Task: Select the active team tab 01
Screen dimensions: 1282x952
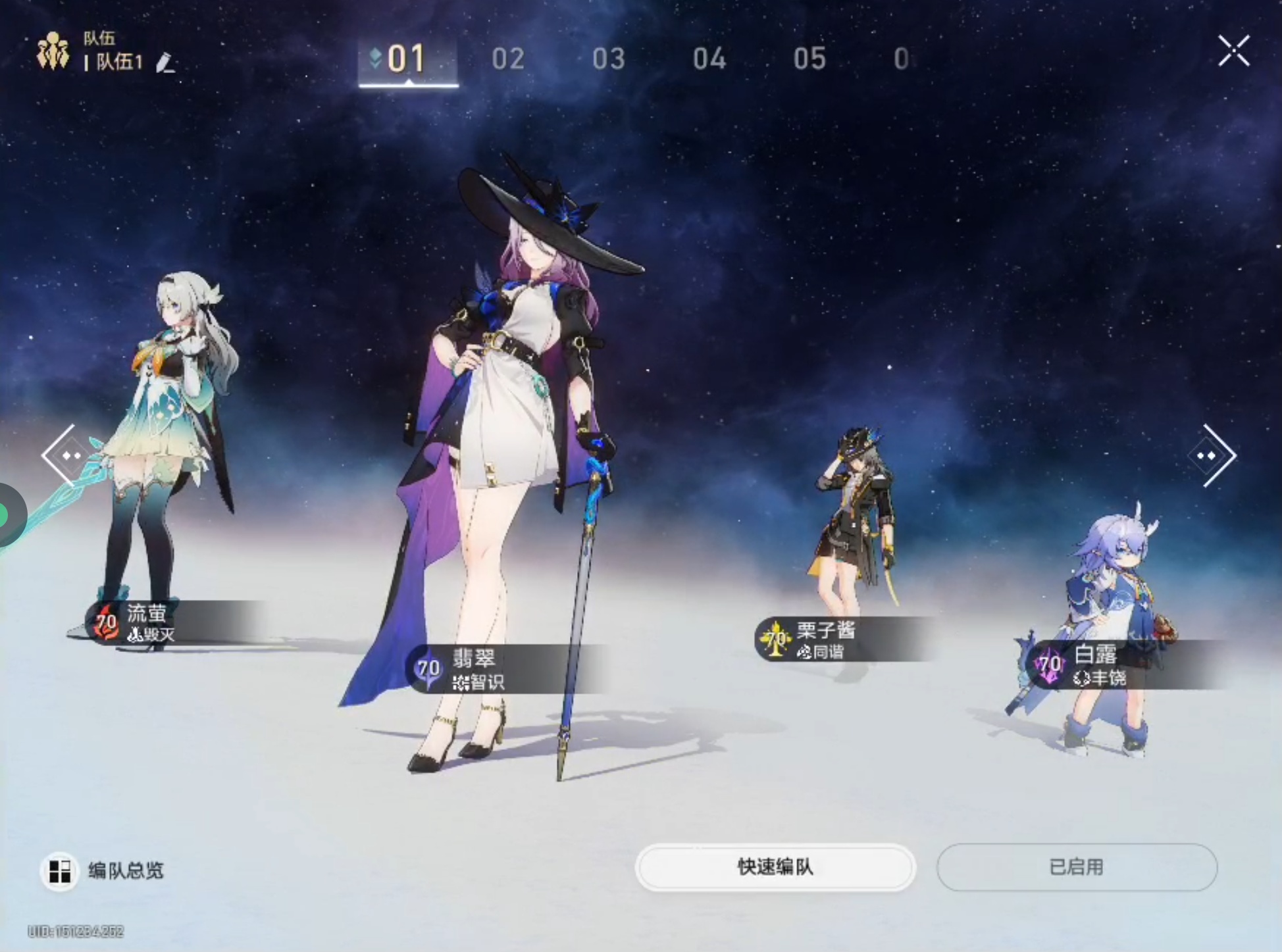Action: tap(407, 59)
